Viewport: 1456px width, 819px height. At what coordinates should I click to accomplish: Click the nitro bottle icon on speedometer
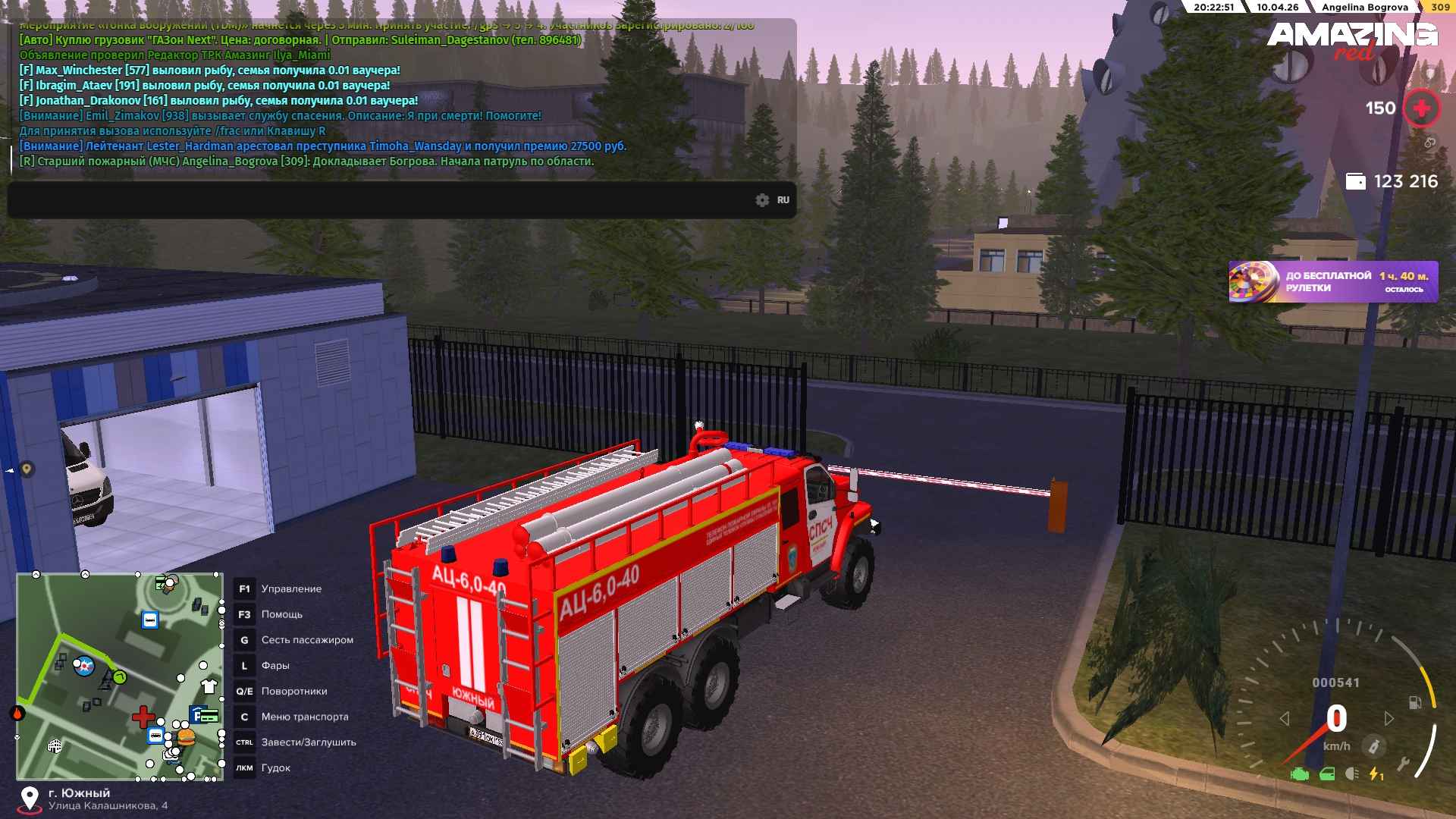coord(1373,746)
